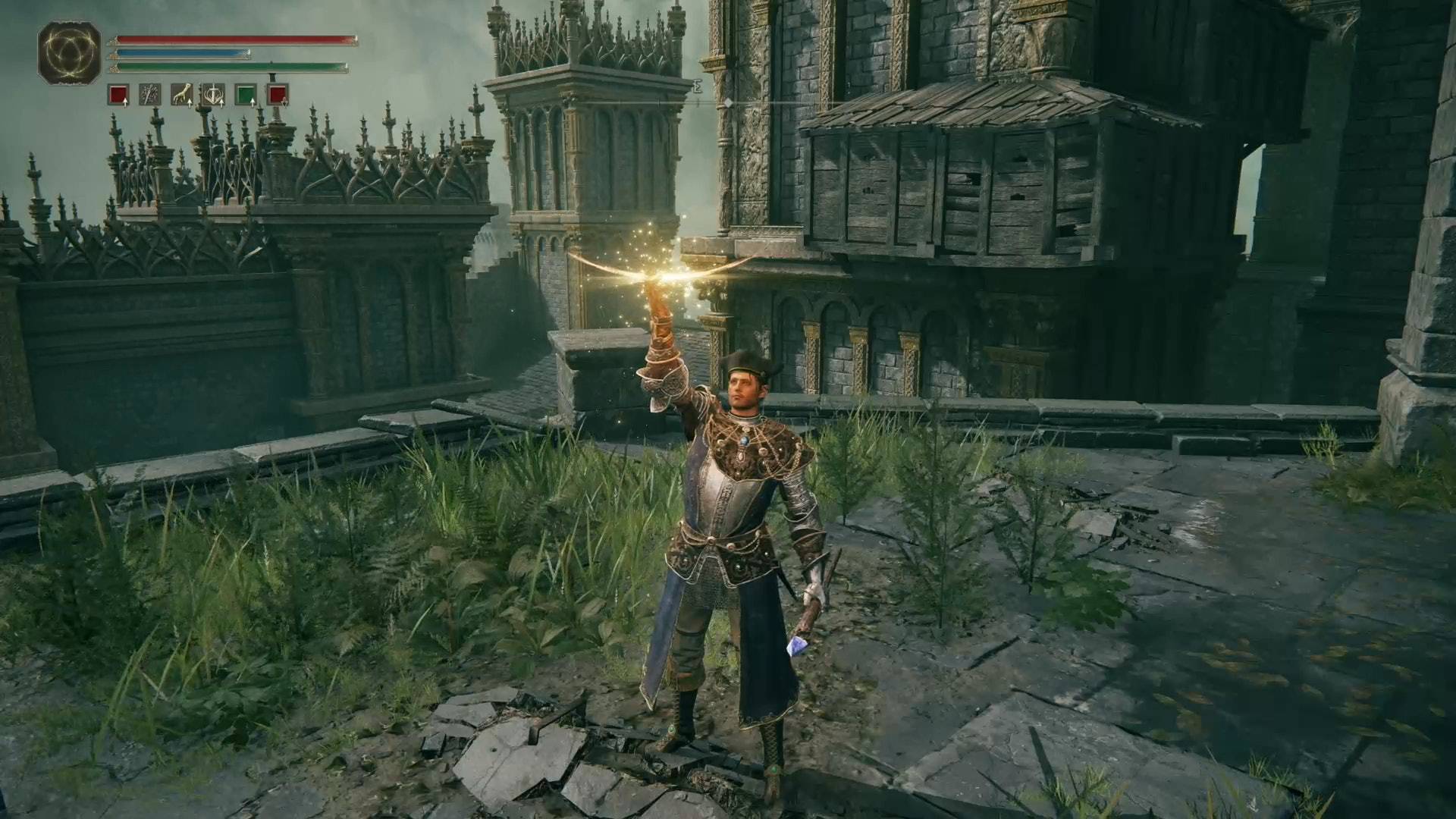This screenshot has height=819, width=1456.
Task: Select the green square buff icon
Action: 246,95
